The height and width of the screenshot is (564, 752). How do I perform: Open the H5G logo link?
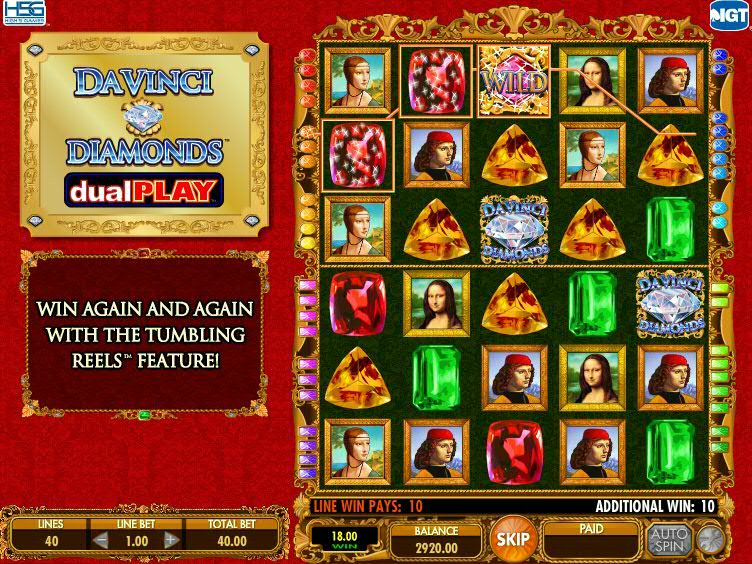(19, 14)
